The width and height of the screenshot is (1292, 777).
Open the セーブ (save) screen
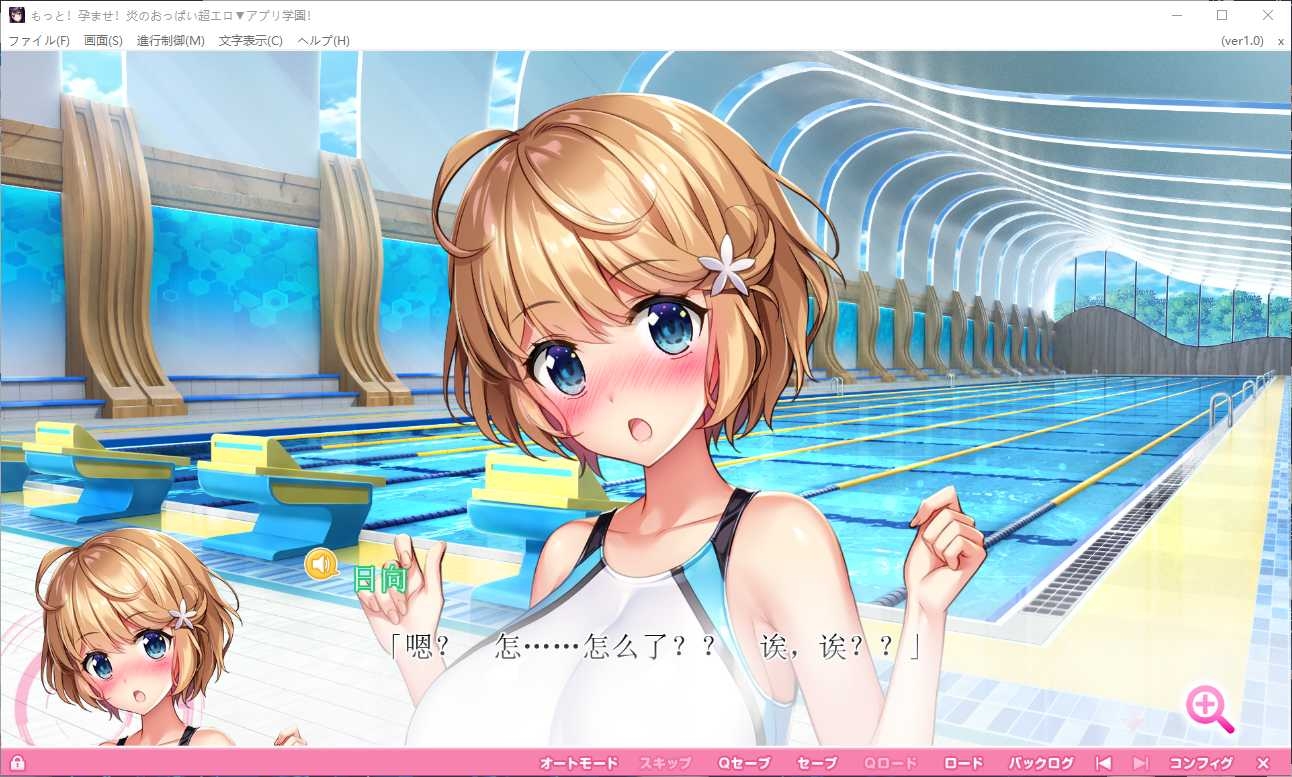click(x=816, y=762)
